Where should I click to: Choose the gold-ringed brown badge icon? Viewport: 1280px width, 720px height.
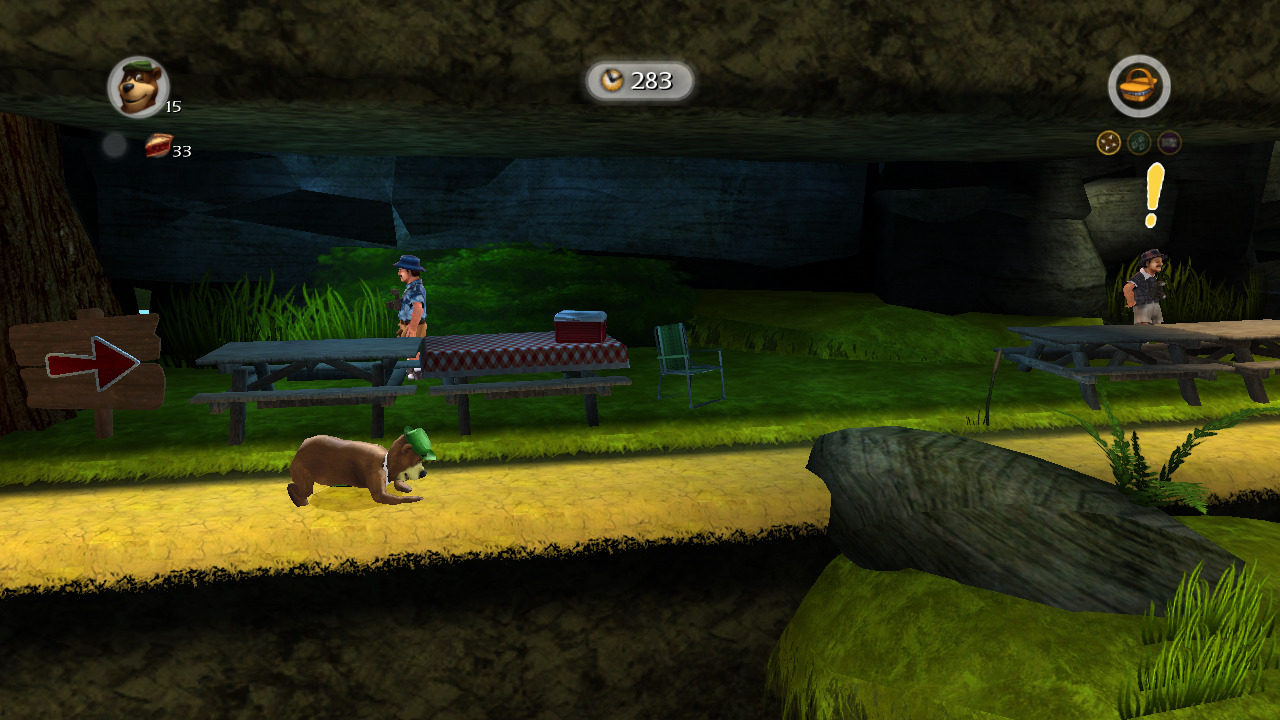[x=1108, y=143]
